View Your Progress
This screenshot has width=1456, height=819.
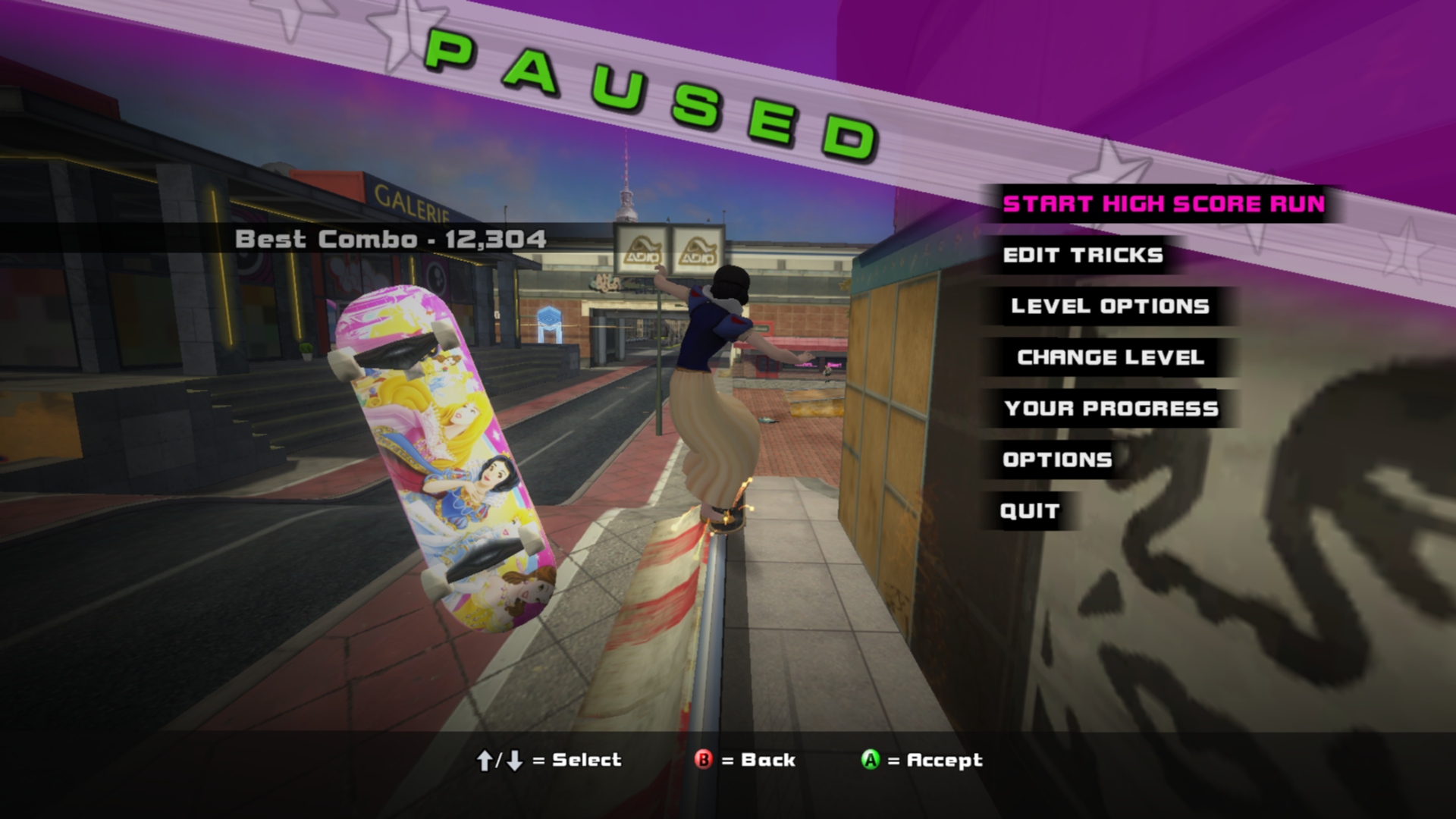tap(1111, 409)
